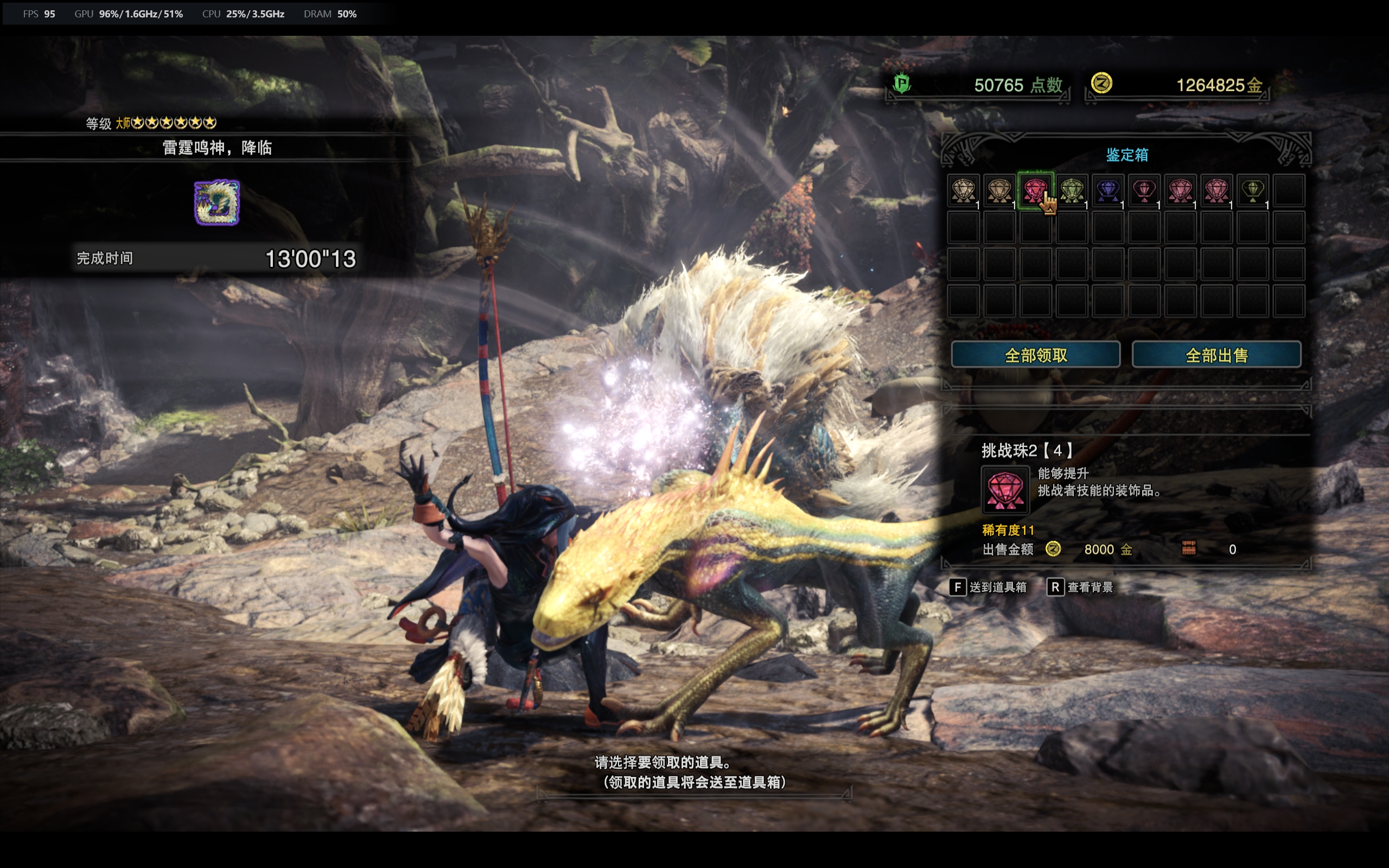Choose the small dark-green jewel slot
The width and height of the screenshot is (1389, 868).
(1252, 190)
